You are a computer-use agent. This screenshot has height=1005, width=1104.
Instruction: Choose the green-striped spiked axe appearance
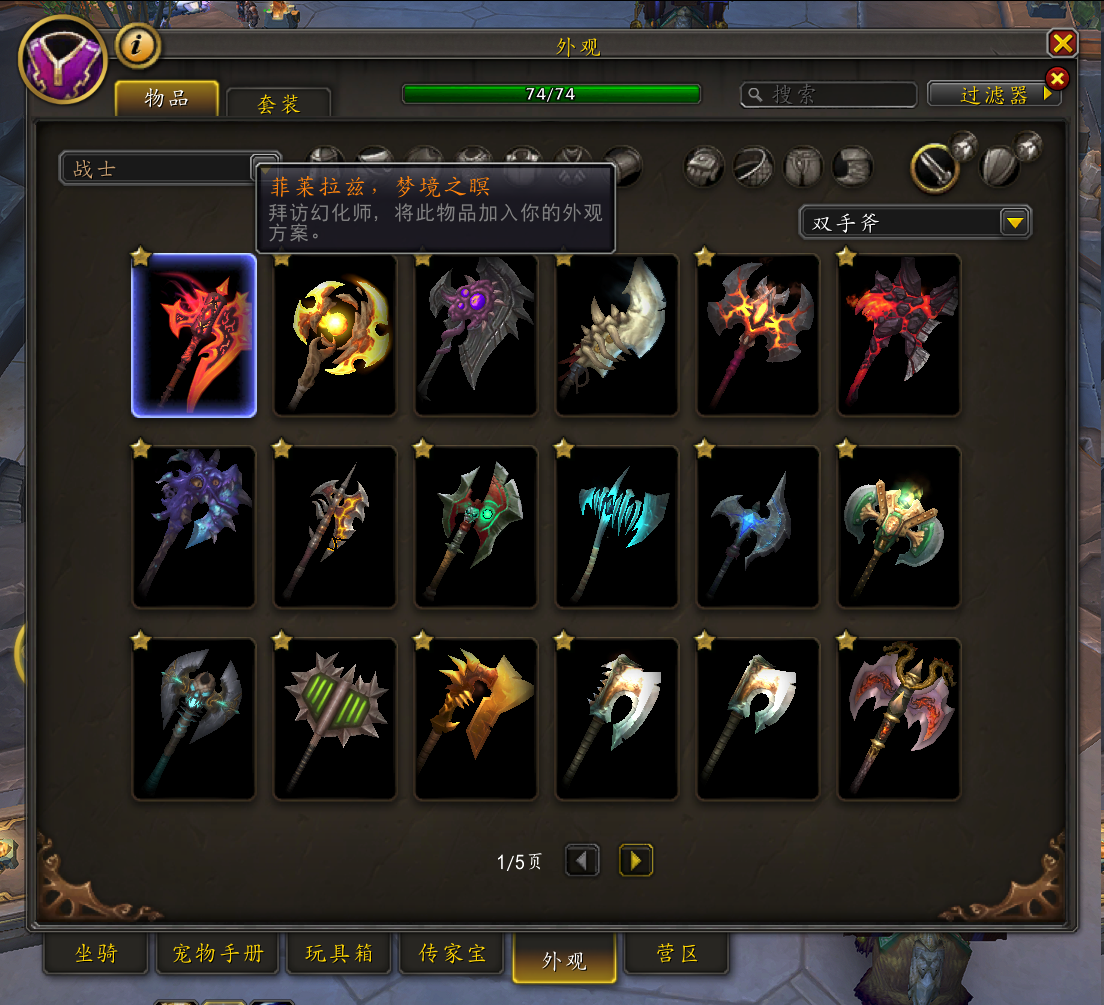335,719
